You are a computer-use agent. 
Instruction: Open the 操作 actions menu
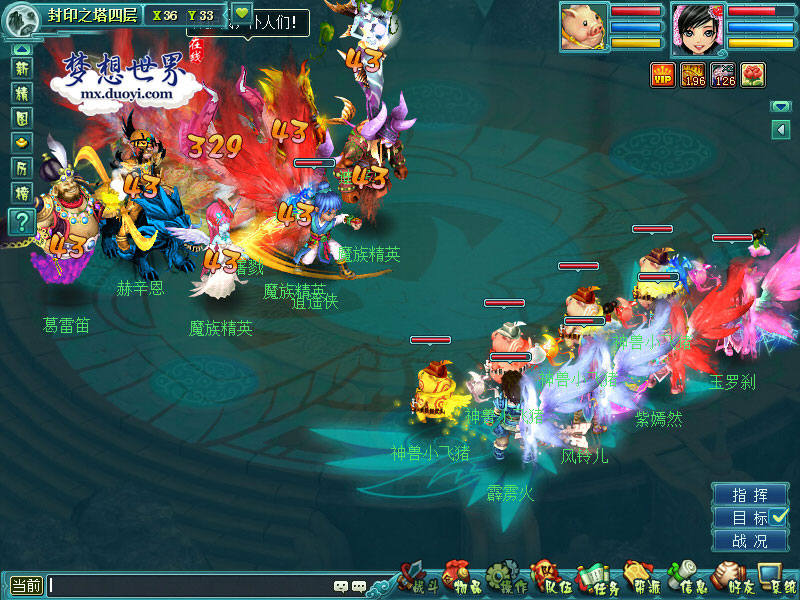tap(505, 579)
